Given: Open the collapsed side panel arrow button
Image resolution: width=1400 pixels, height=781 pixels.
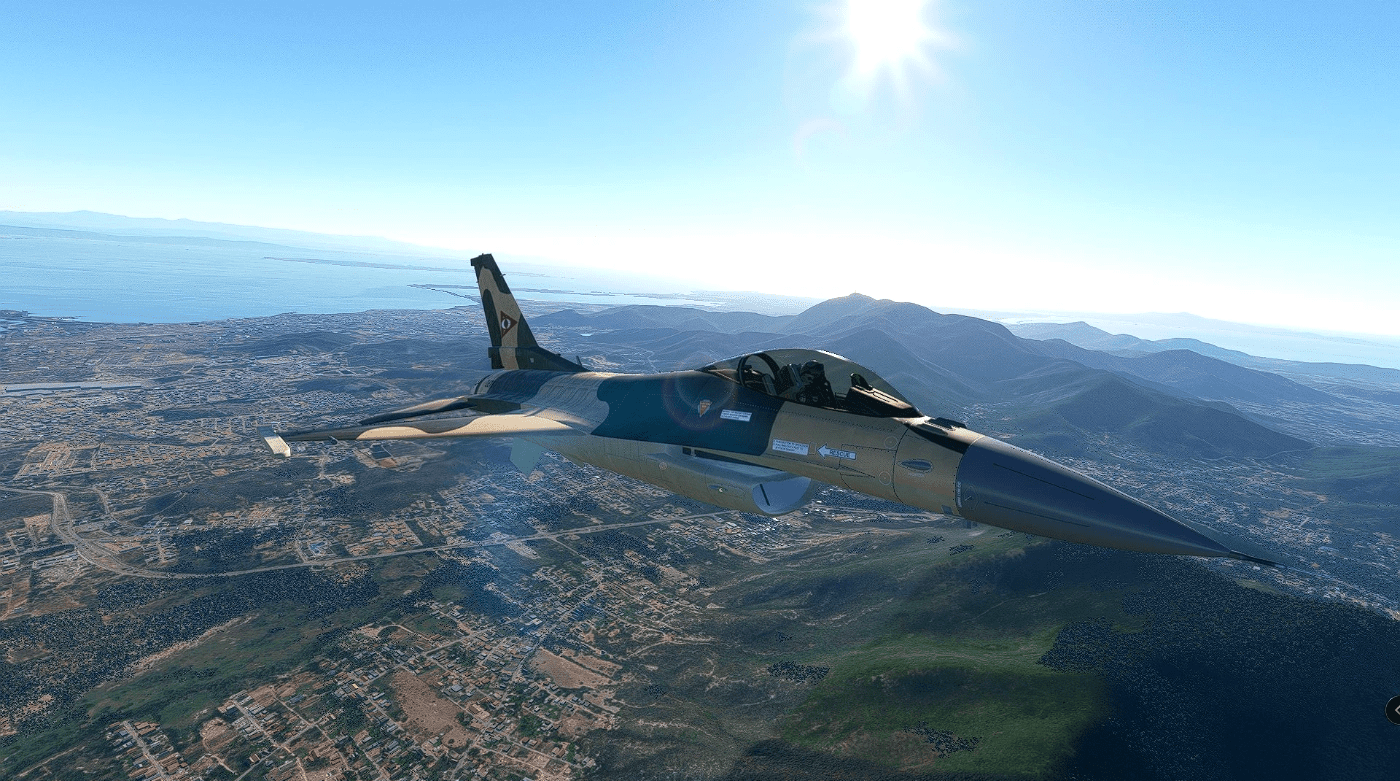Looking at the screenshot, I should 1394,710.
